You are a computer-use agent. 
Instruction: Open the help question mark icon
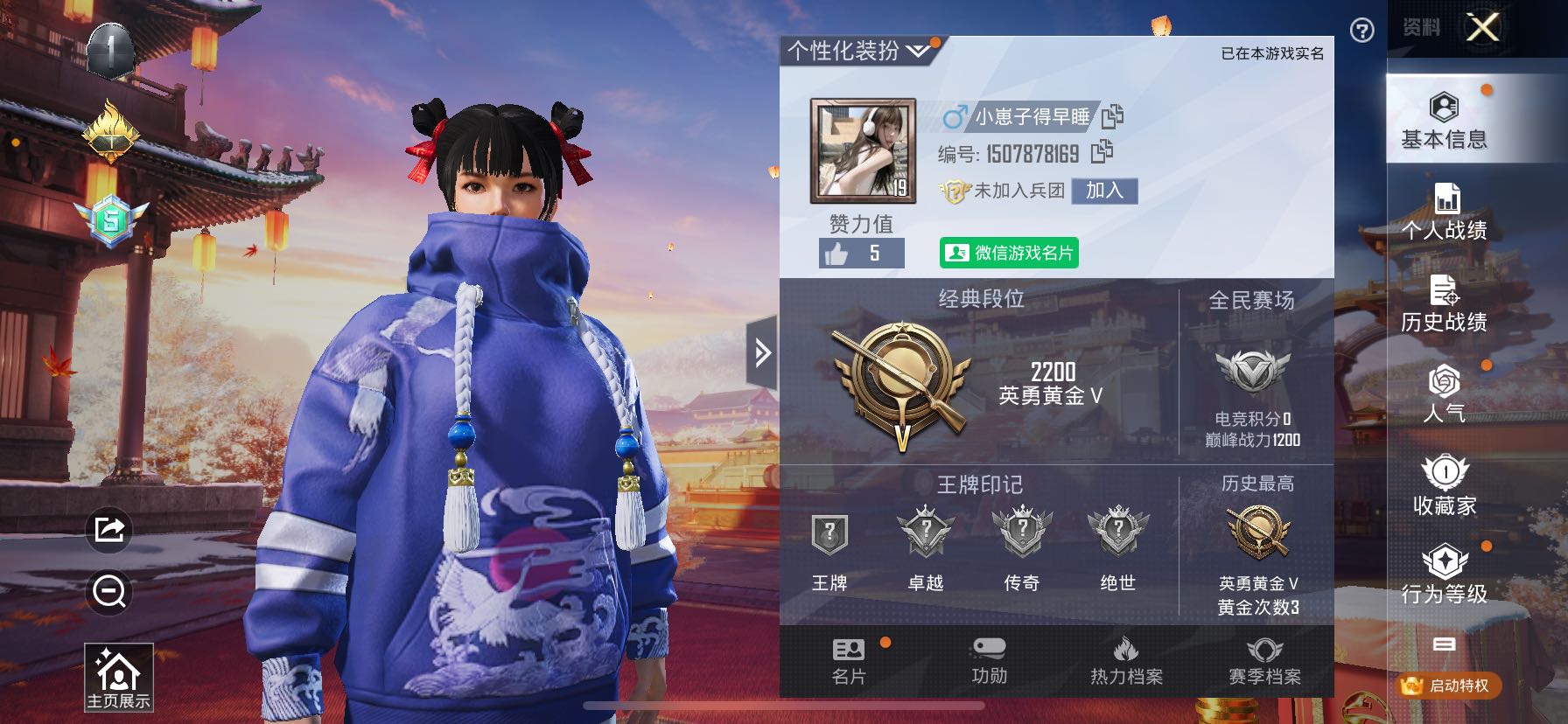pos(1361,31)
